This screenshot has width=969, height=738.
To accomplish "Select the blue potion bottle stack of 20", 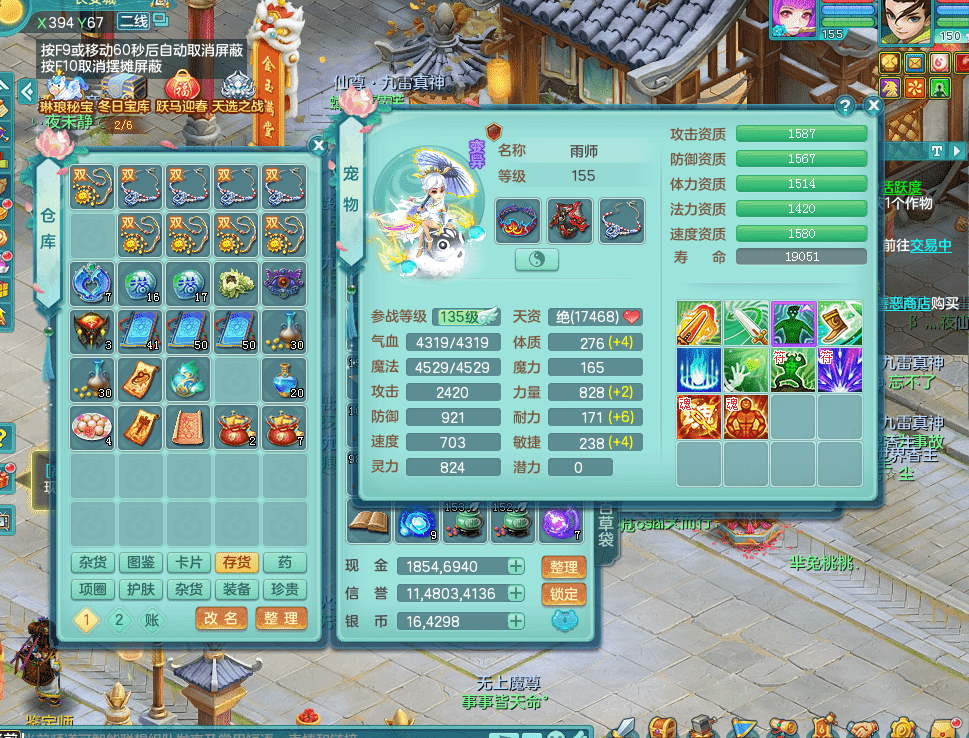I will (284, 380).
